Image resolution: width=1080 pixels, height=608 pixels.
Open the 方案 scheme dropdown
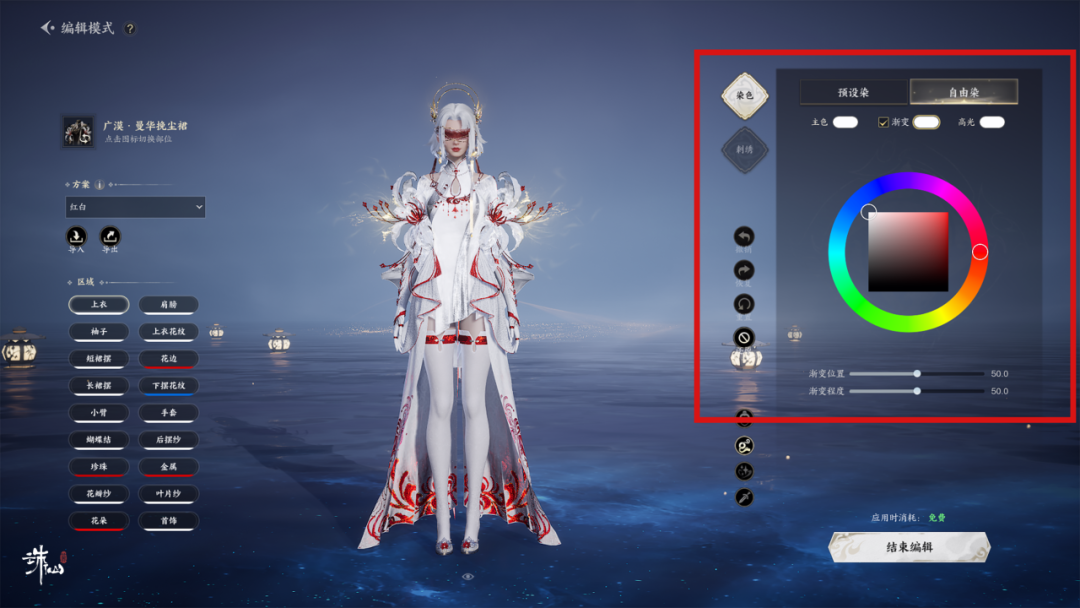click(135, 207)
